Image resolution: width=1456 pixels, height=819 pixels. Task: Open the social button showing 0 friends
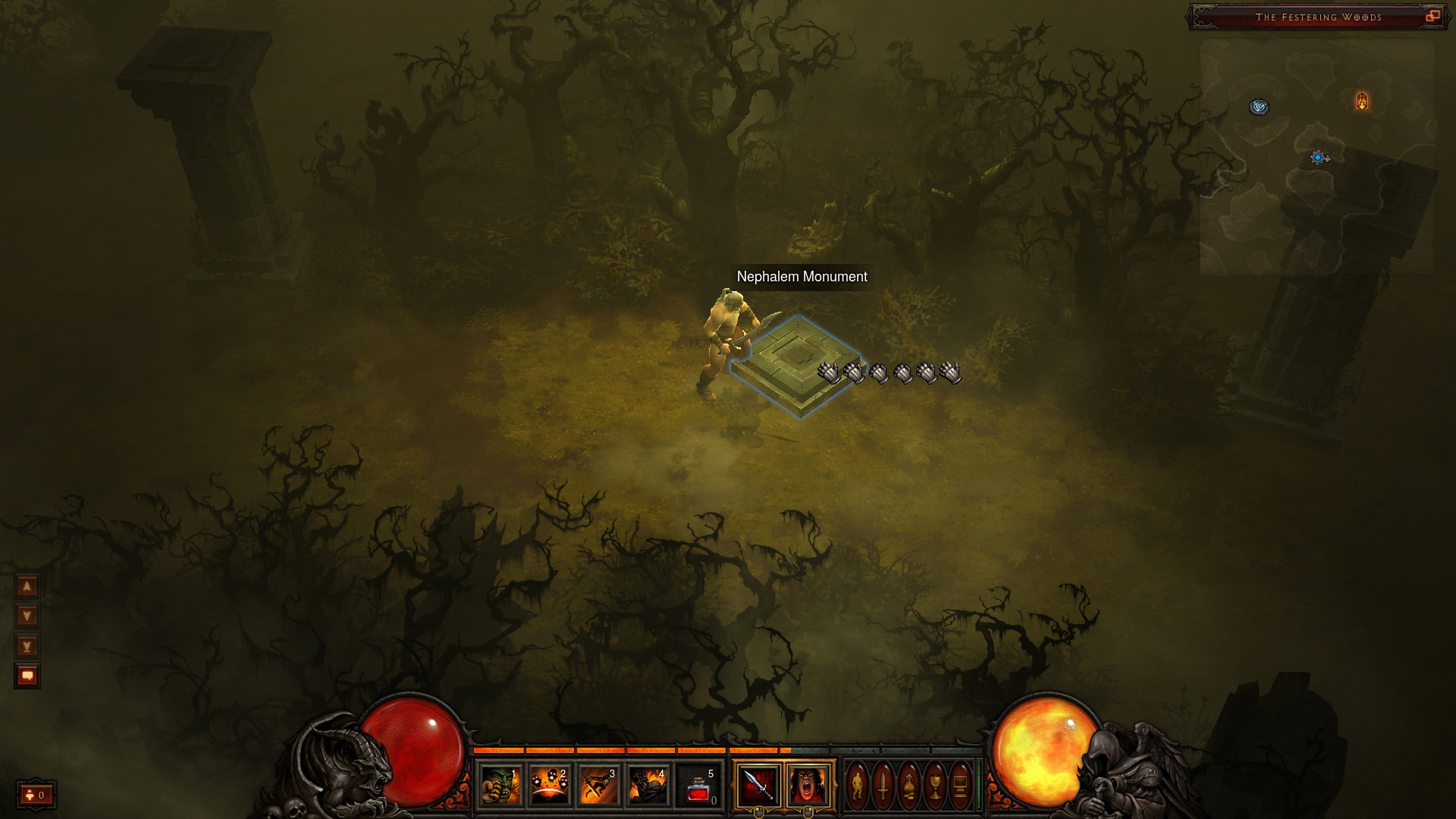(x=36, y=795)
